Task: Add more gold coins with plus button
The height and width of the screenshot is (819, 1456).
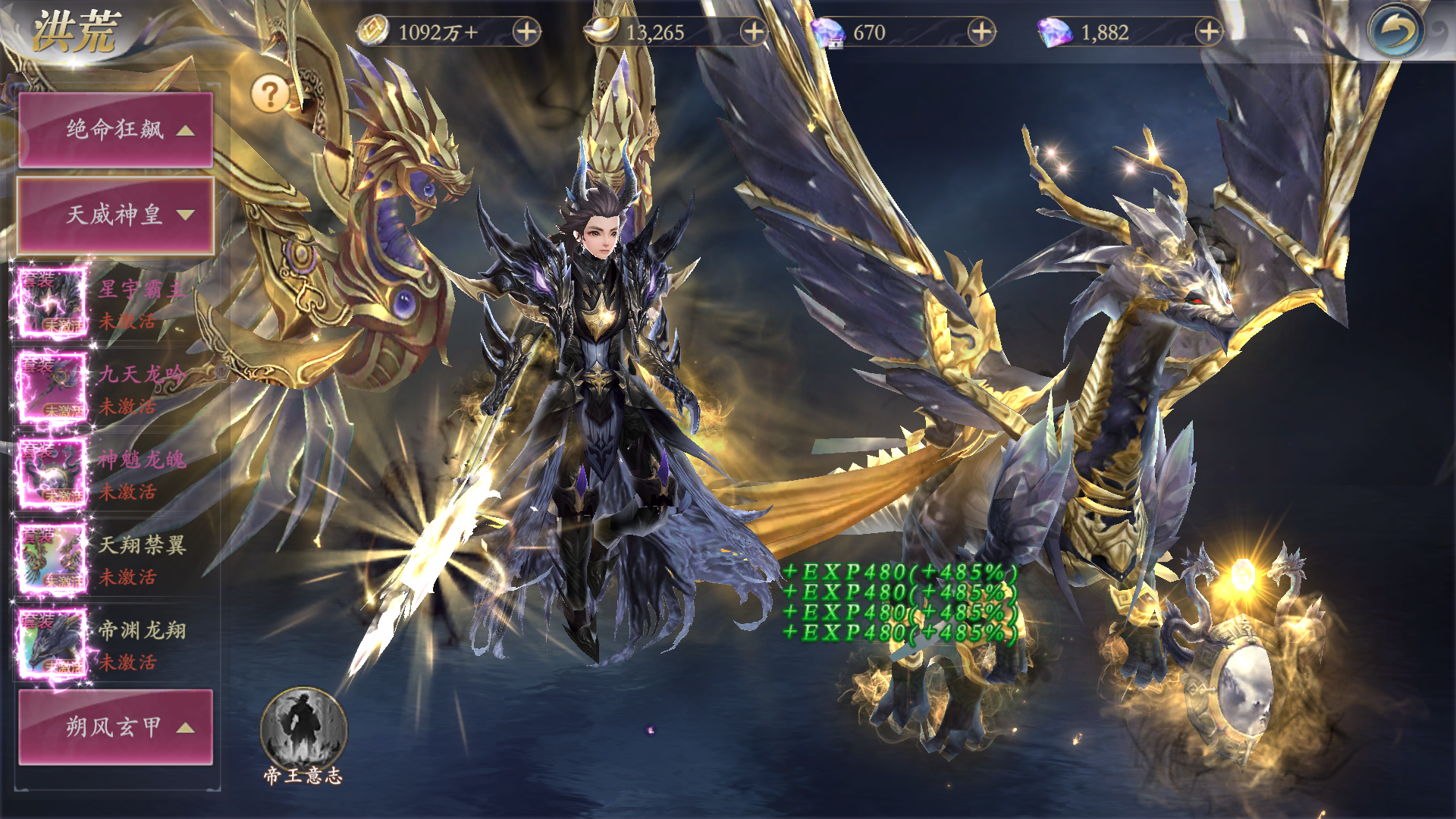Action: click(526, 32)
